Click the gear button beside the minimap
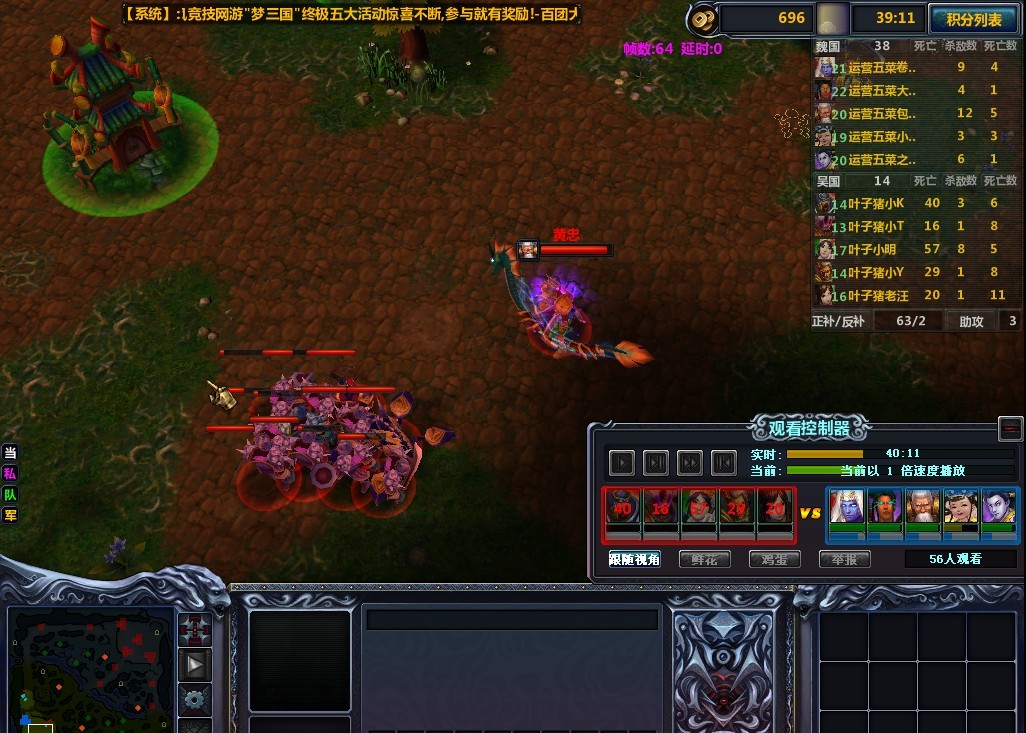The width and height of the screenshot is (1026, 733). (x=195, y=699)
